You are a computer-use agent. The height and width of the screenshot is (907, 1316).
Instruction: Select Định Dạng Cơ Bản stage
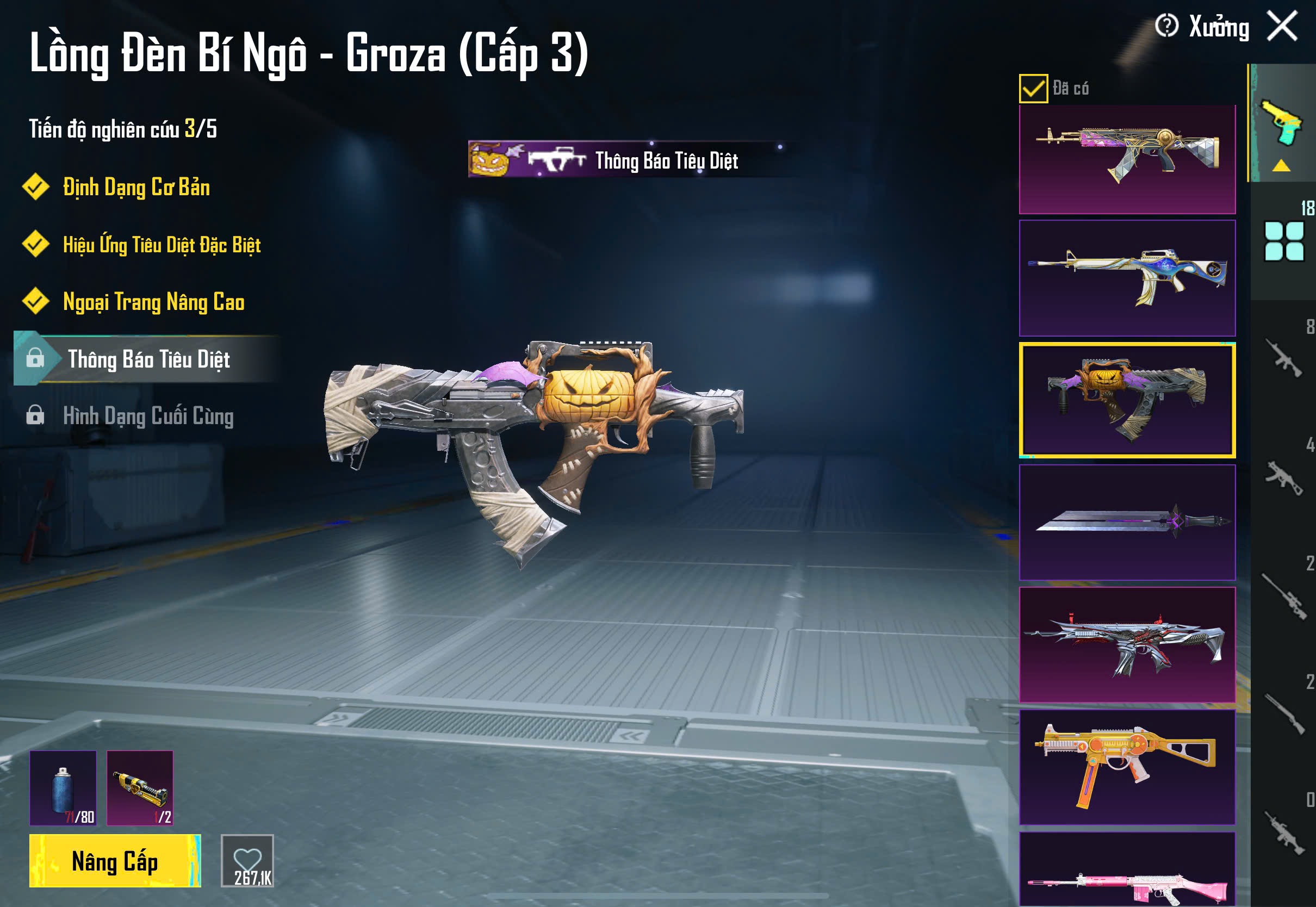coord(136,188)
